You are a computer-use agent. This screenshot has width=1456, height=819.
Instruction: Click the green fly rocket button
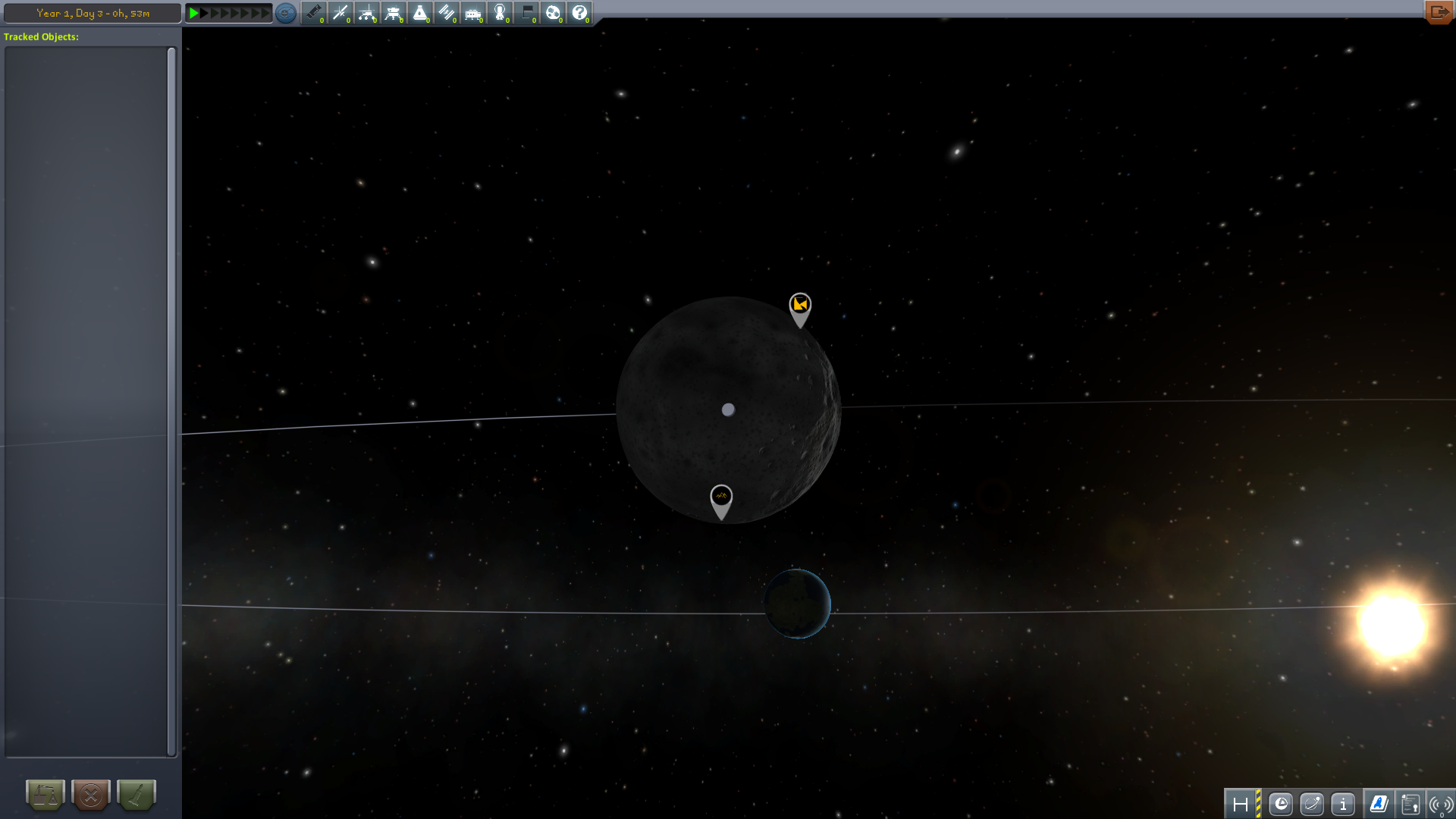point(136,795)
